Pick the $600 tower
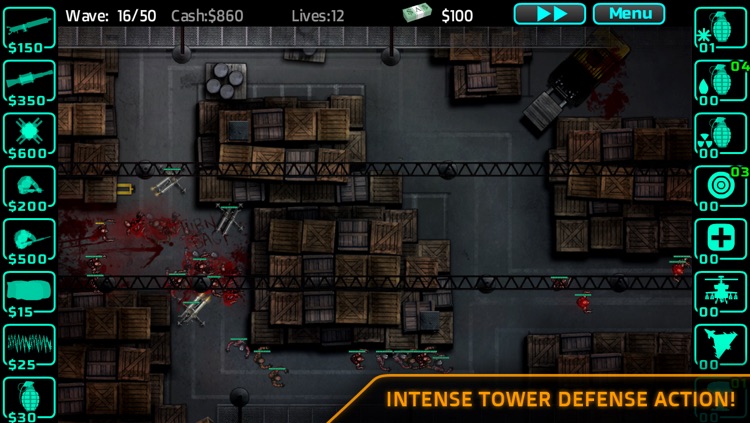This screenshot has width=750, height=423. coord(29,134)
